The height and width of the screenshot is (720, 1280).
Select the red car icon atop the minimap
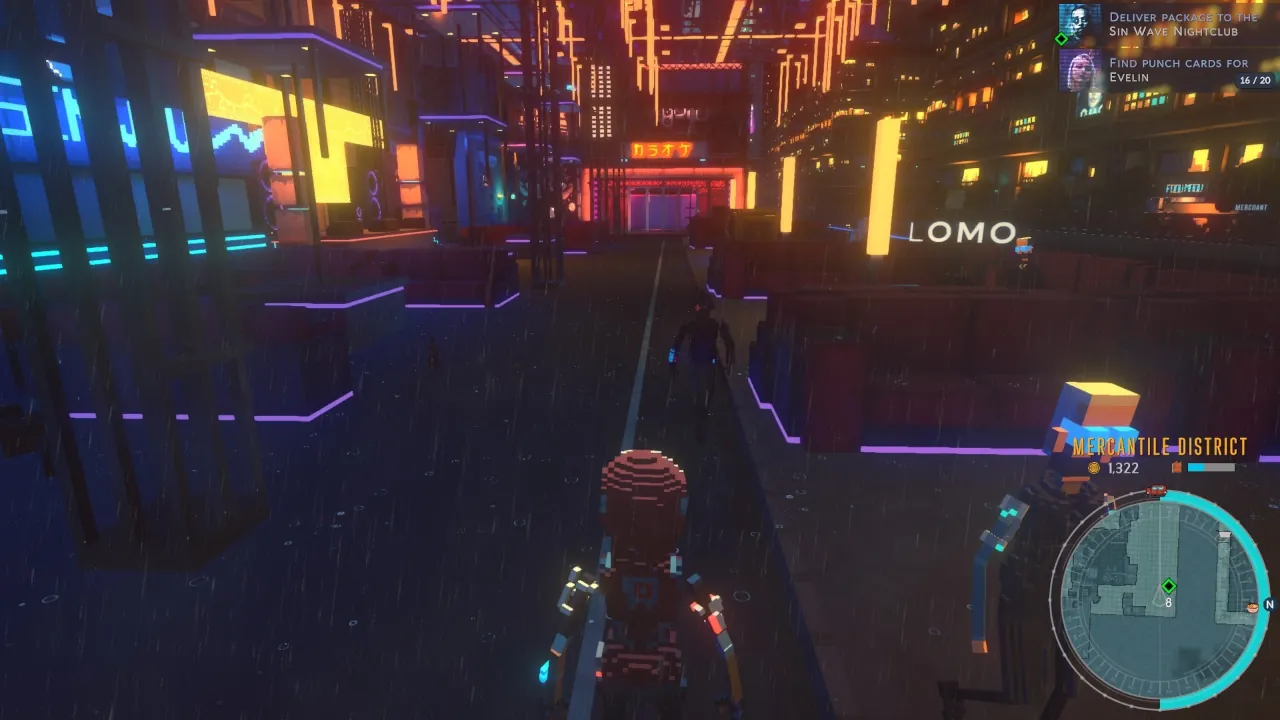(x=1157, y=491)
